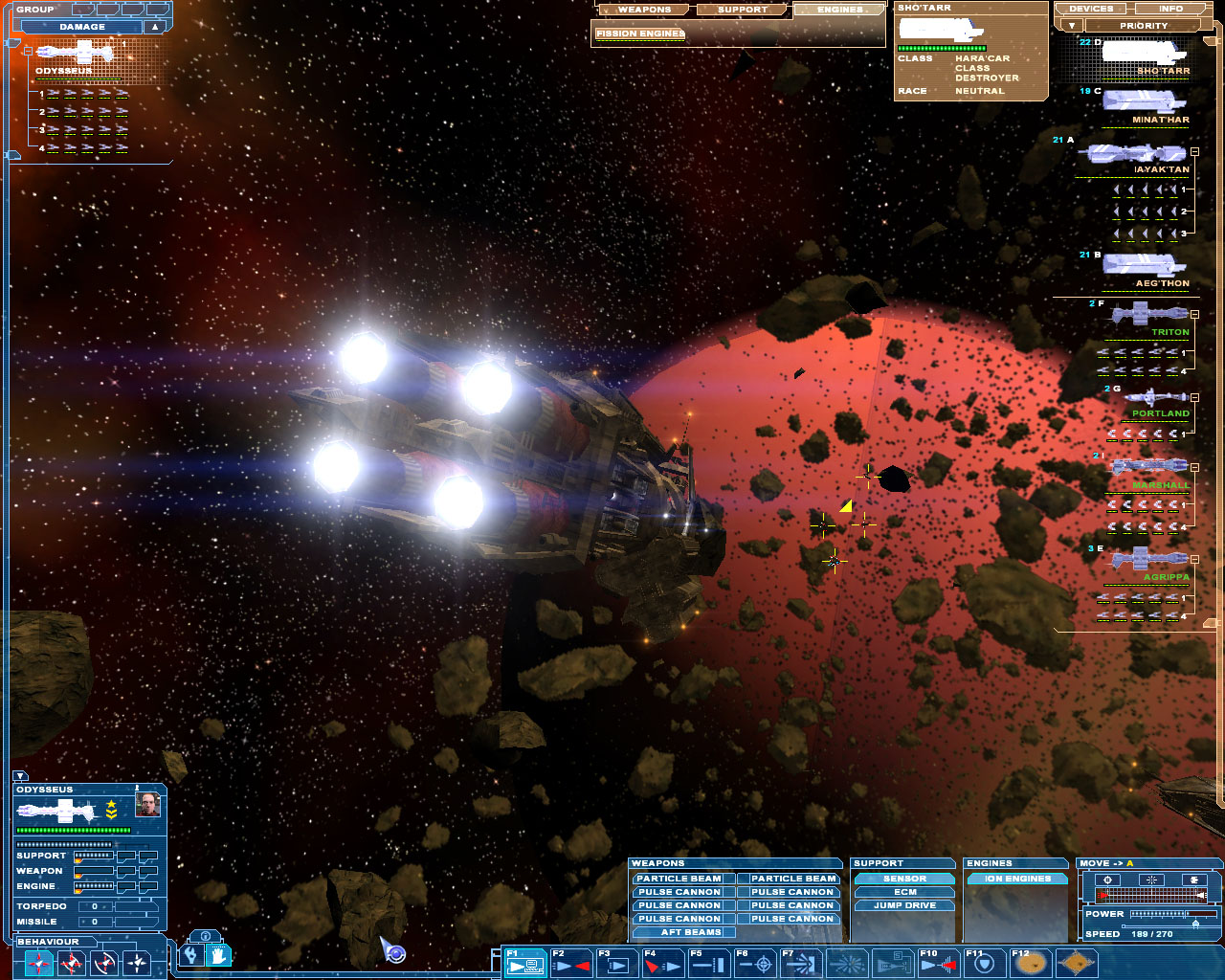The image size is (1225, 980).
Task: Choose the ECM support device
Action: pyautogui.click(x=904, y=892)
